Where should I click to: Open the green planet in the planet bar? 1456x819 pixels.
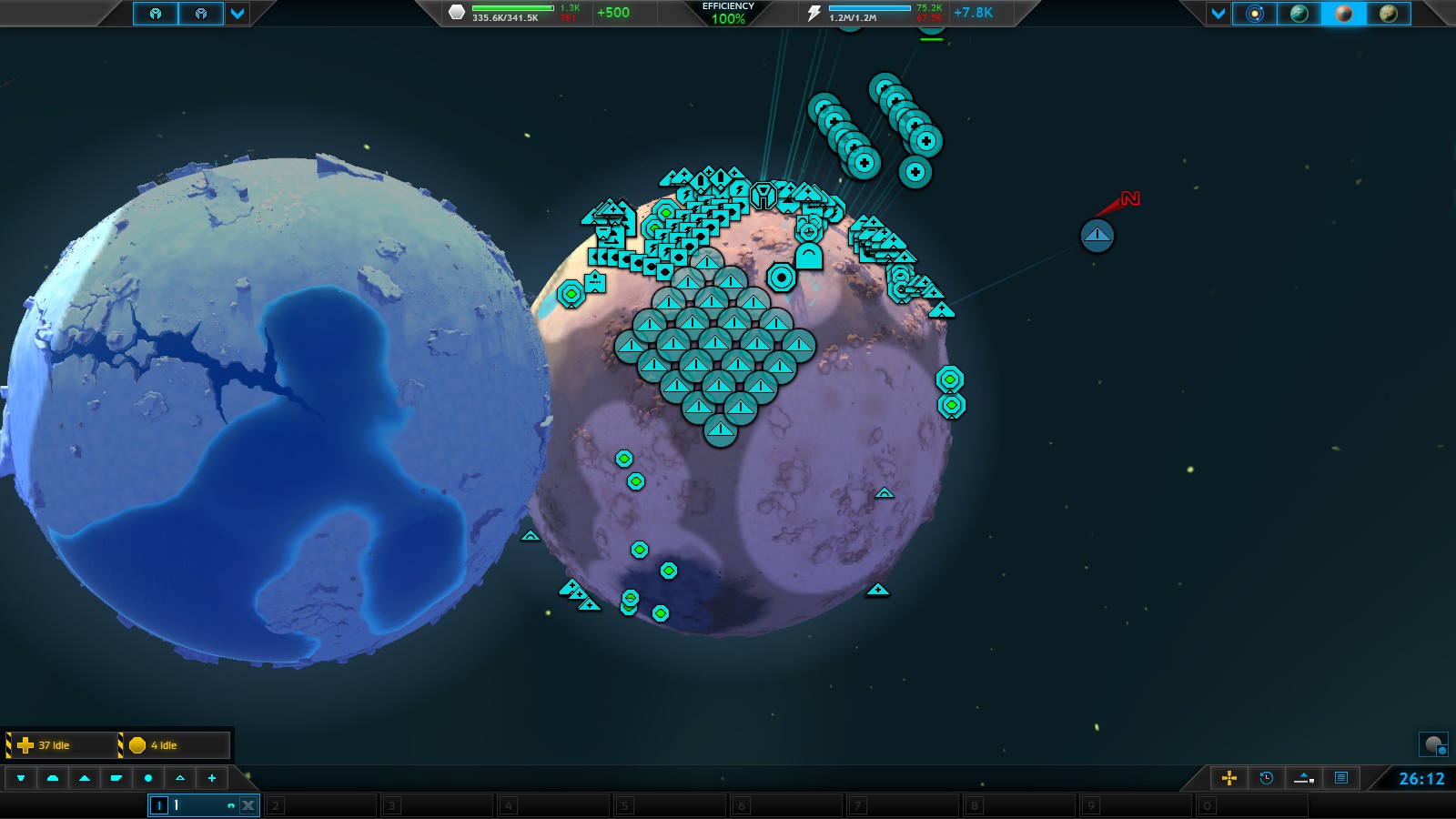pyautogui.click(x=1301, y=14)
